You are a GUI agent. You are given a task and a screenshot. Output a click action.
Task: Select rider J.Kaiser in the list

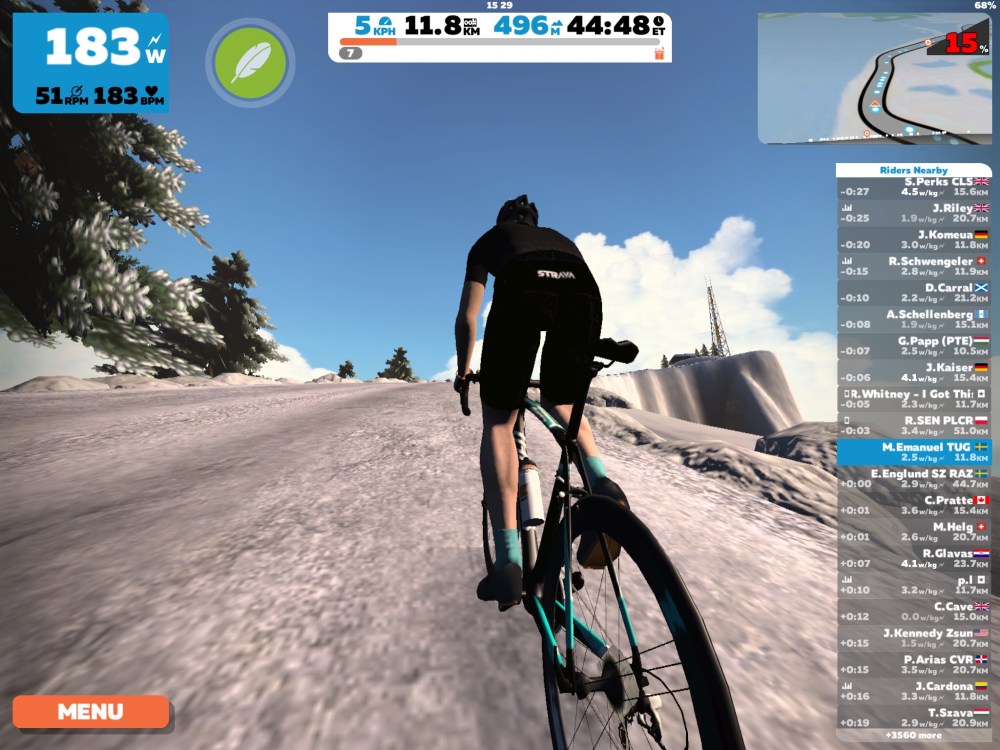point(914,372)
